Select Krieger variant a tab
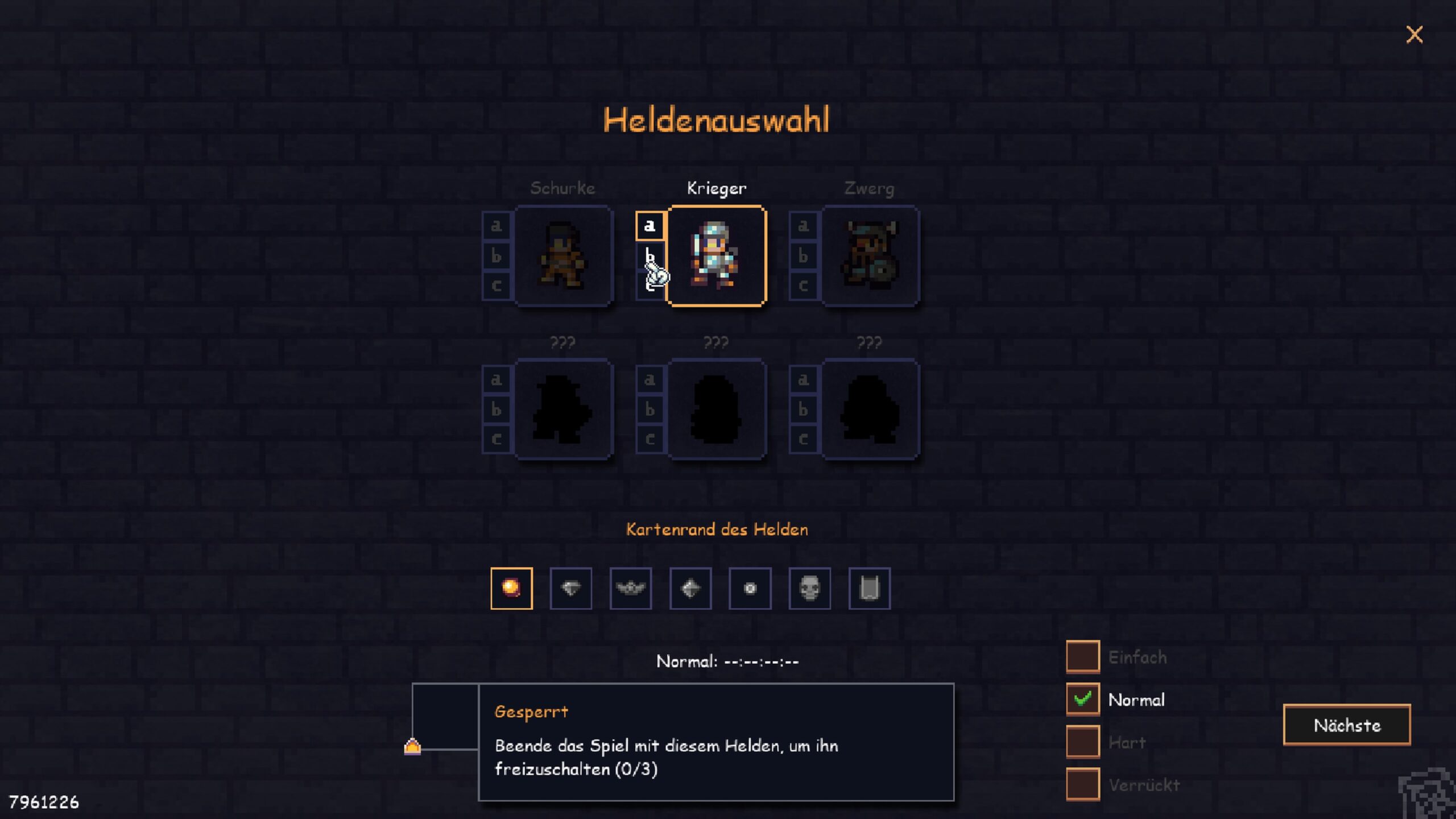This screenshot has height=819, width=1456. [x=650, y=226]
